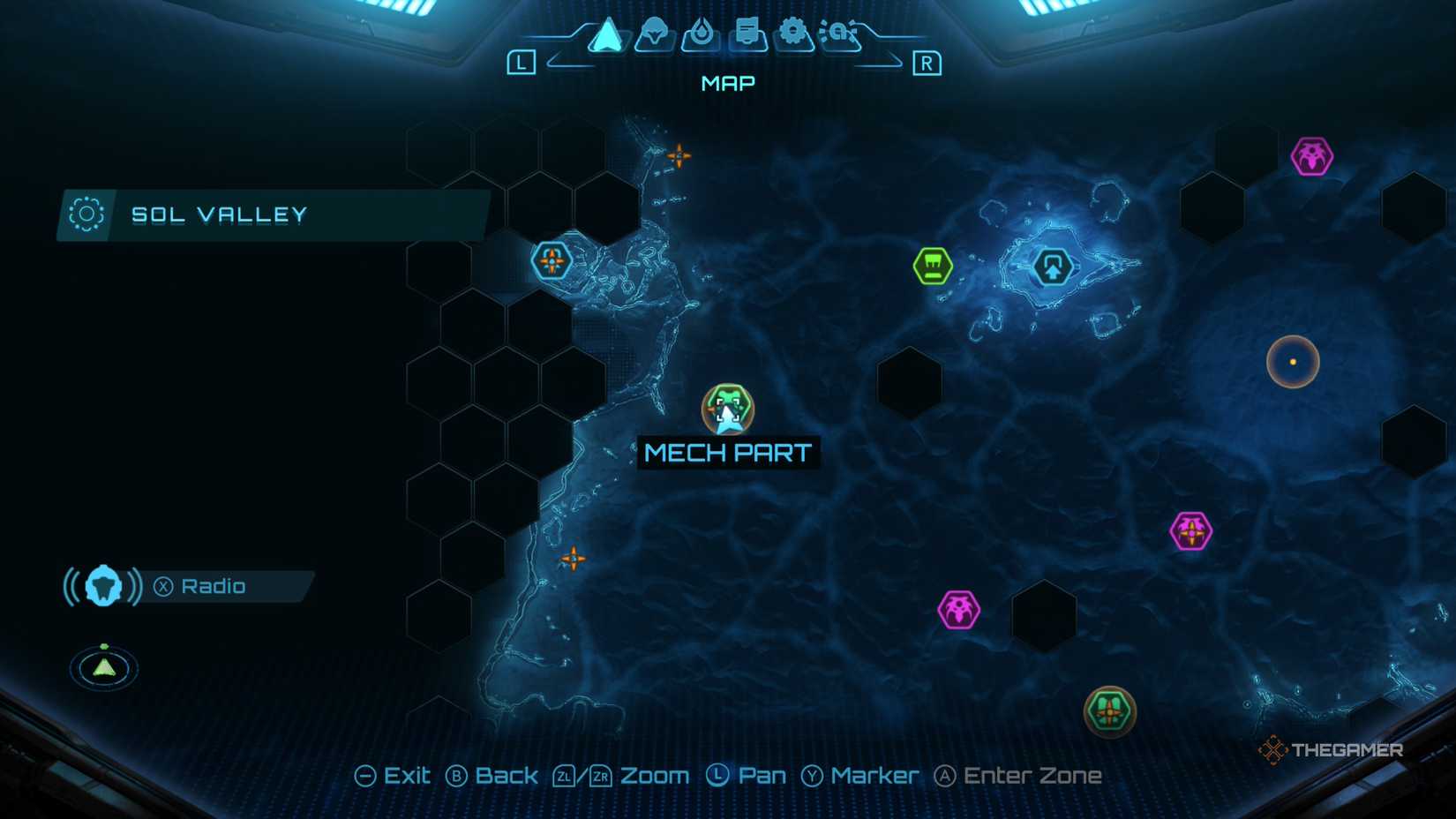
Task: Toggle a map Marker with Y
Action: [853, 775]
